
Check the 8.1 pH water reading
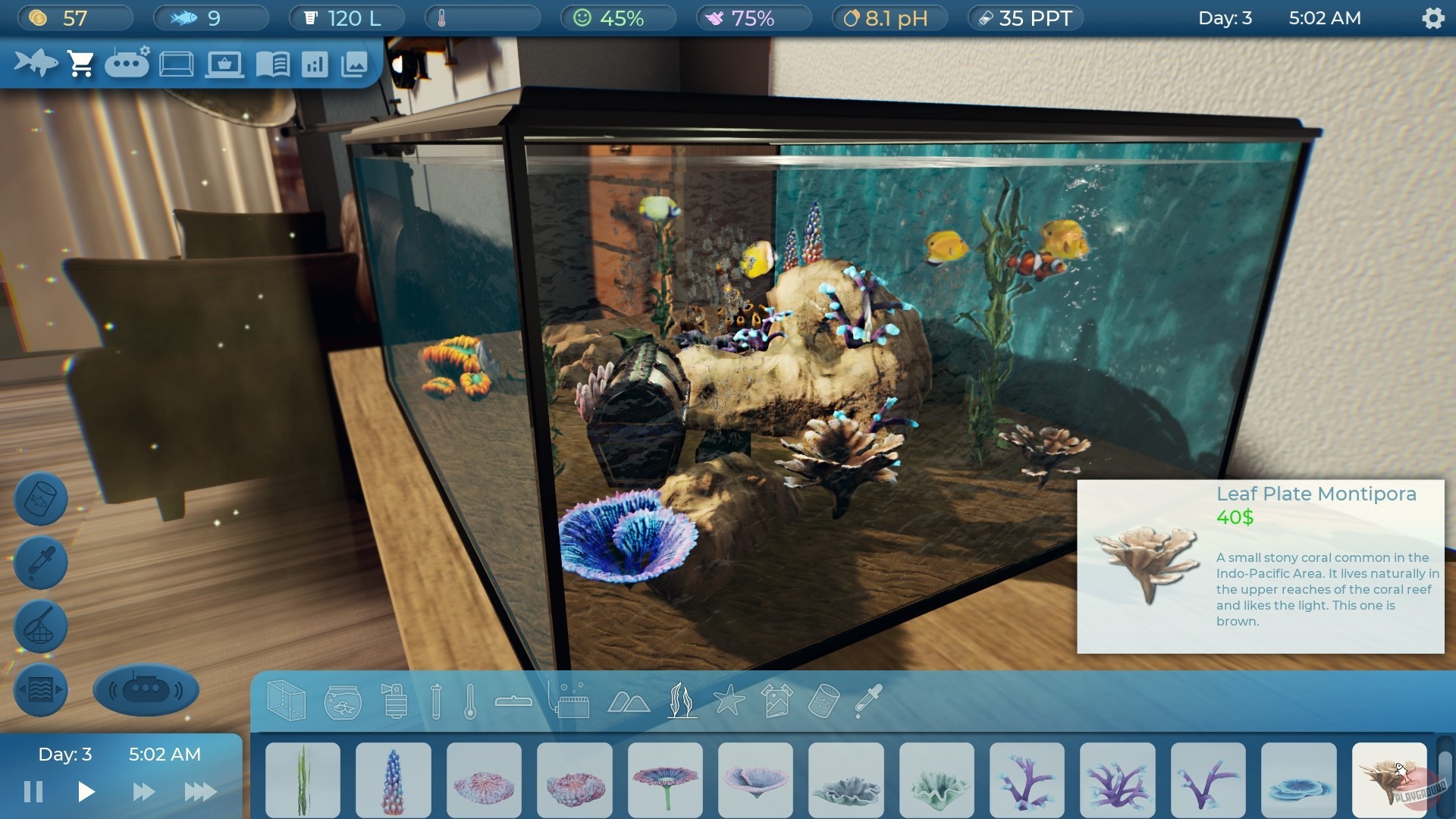point(890,17)
